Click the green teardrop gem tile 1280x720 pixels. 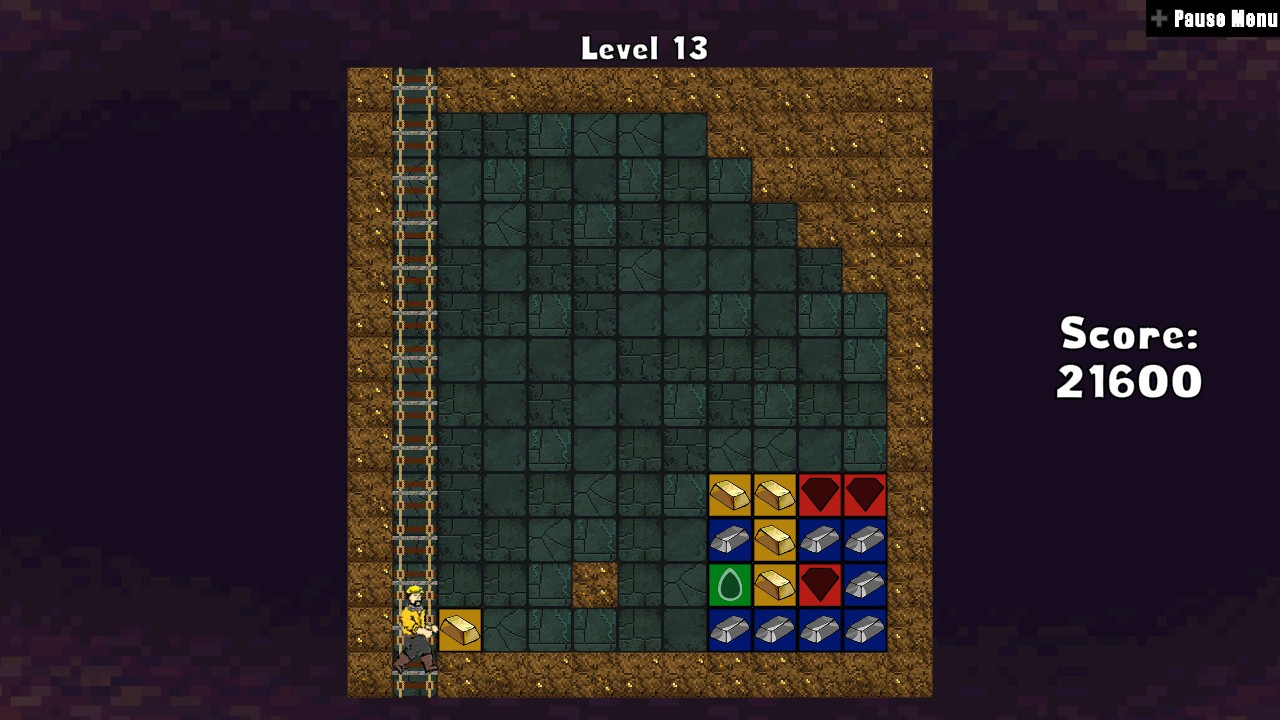[x=730, y=585]
